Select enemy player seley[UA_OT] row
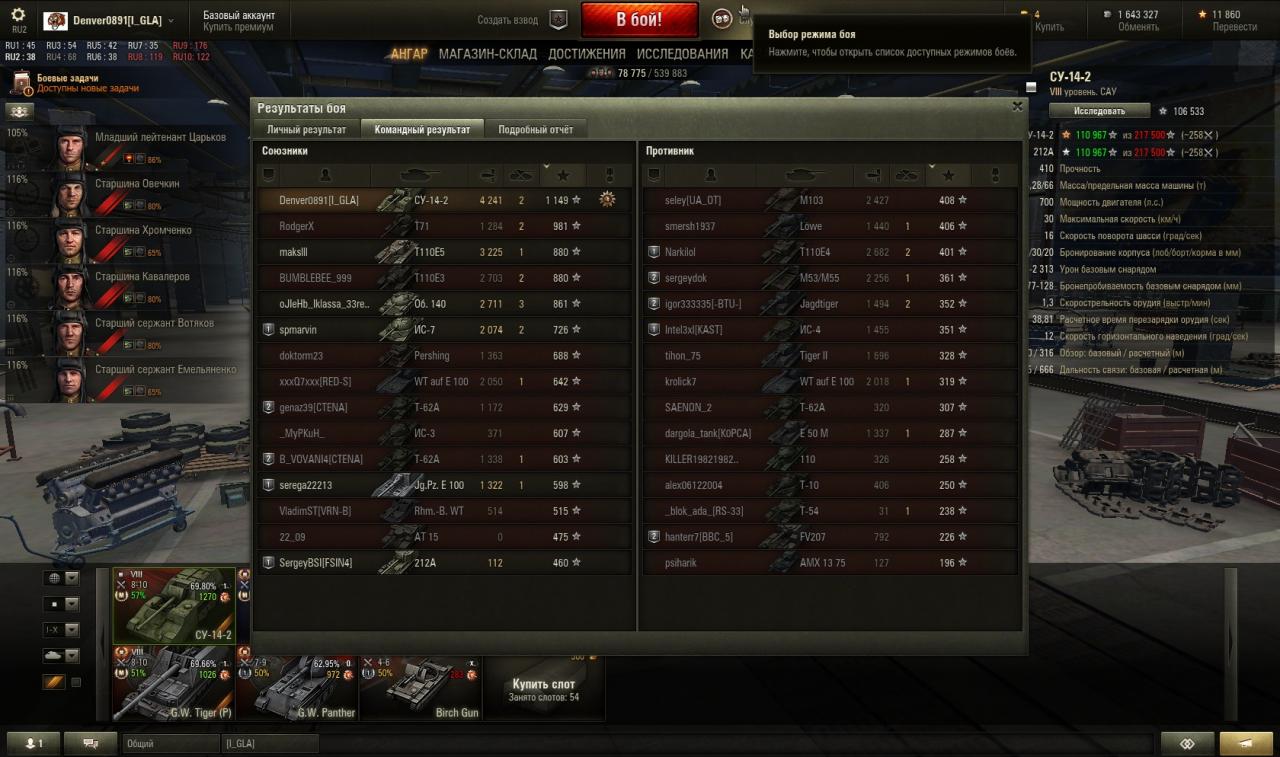This screenshot has height=757, width=1280. pyautogui.click(x=692, y=200)
